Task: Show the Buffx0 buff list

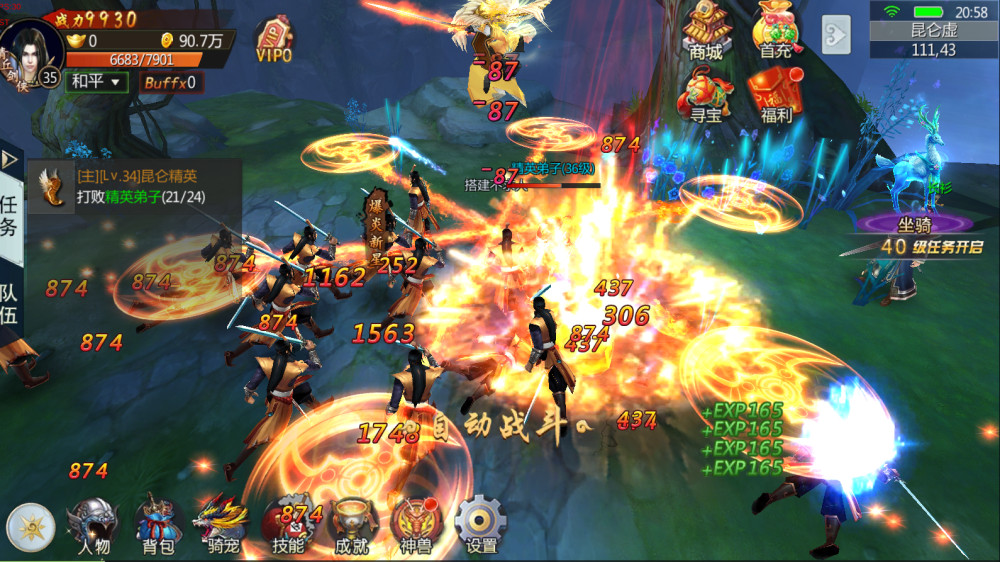Action: [169, 82]
